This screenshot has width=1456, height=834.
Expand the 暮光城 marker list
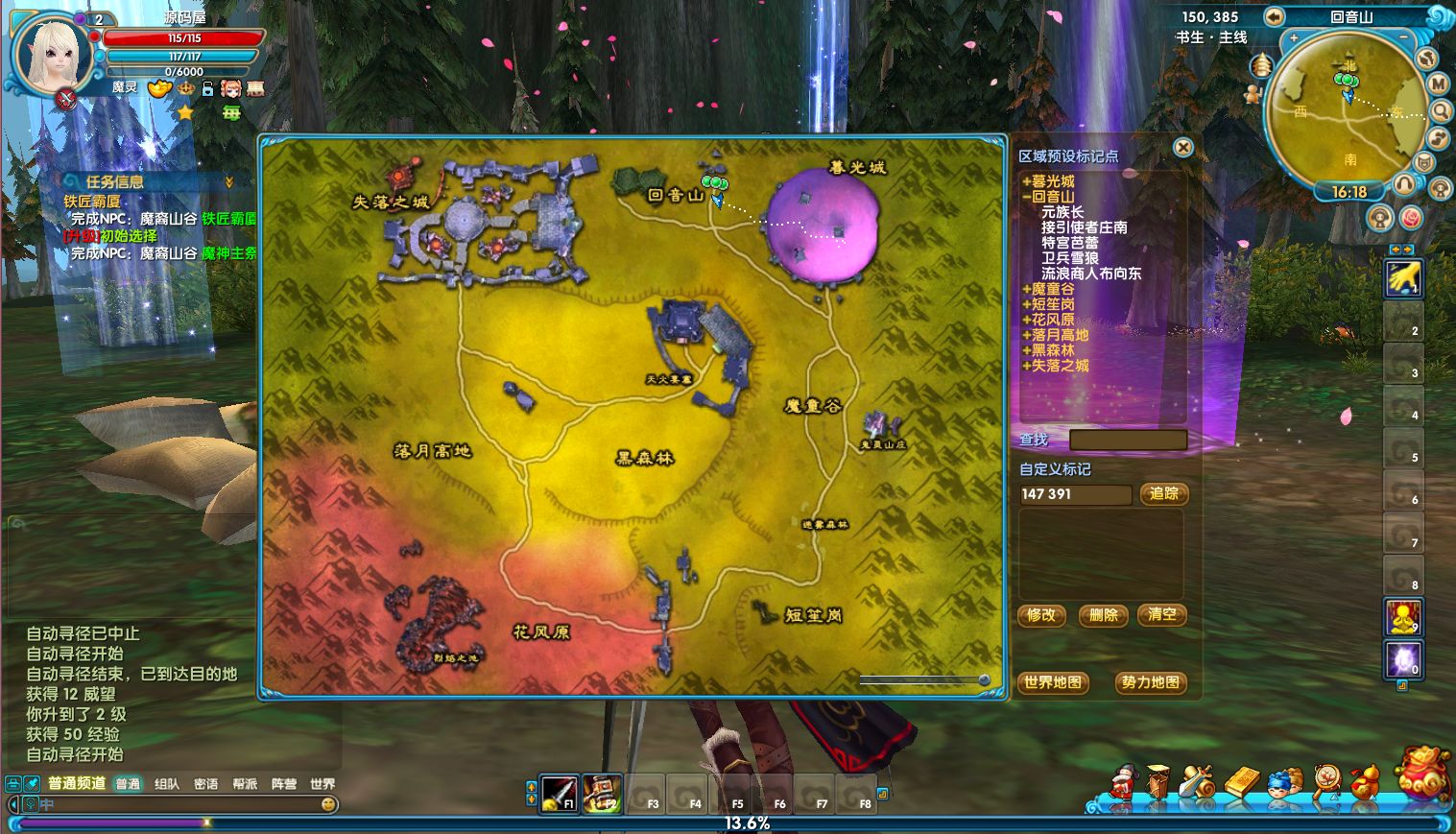(x=1027, y=181)
